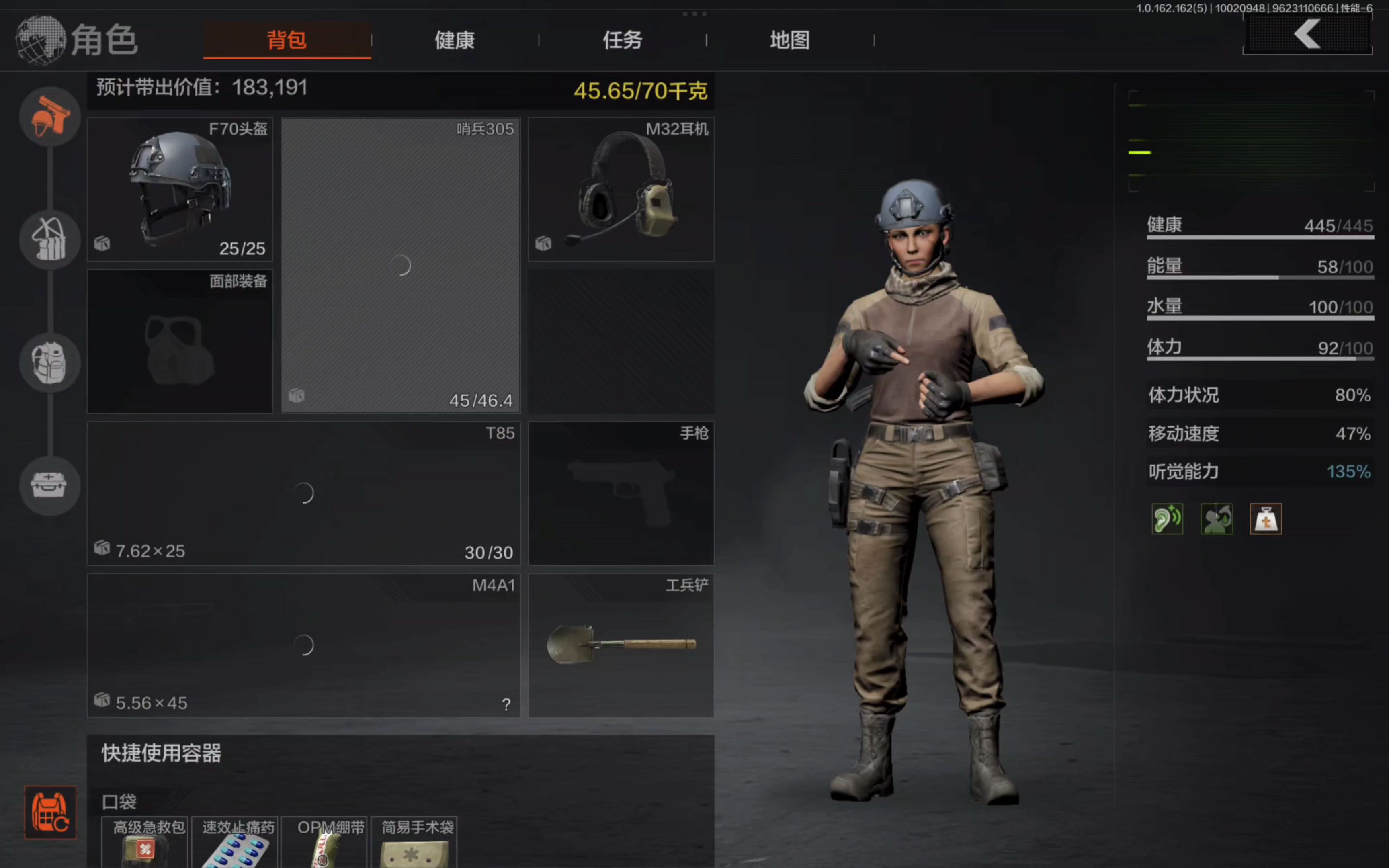Switch to the 任务 tab

coord(622,40)
